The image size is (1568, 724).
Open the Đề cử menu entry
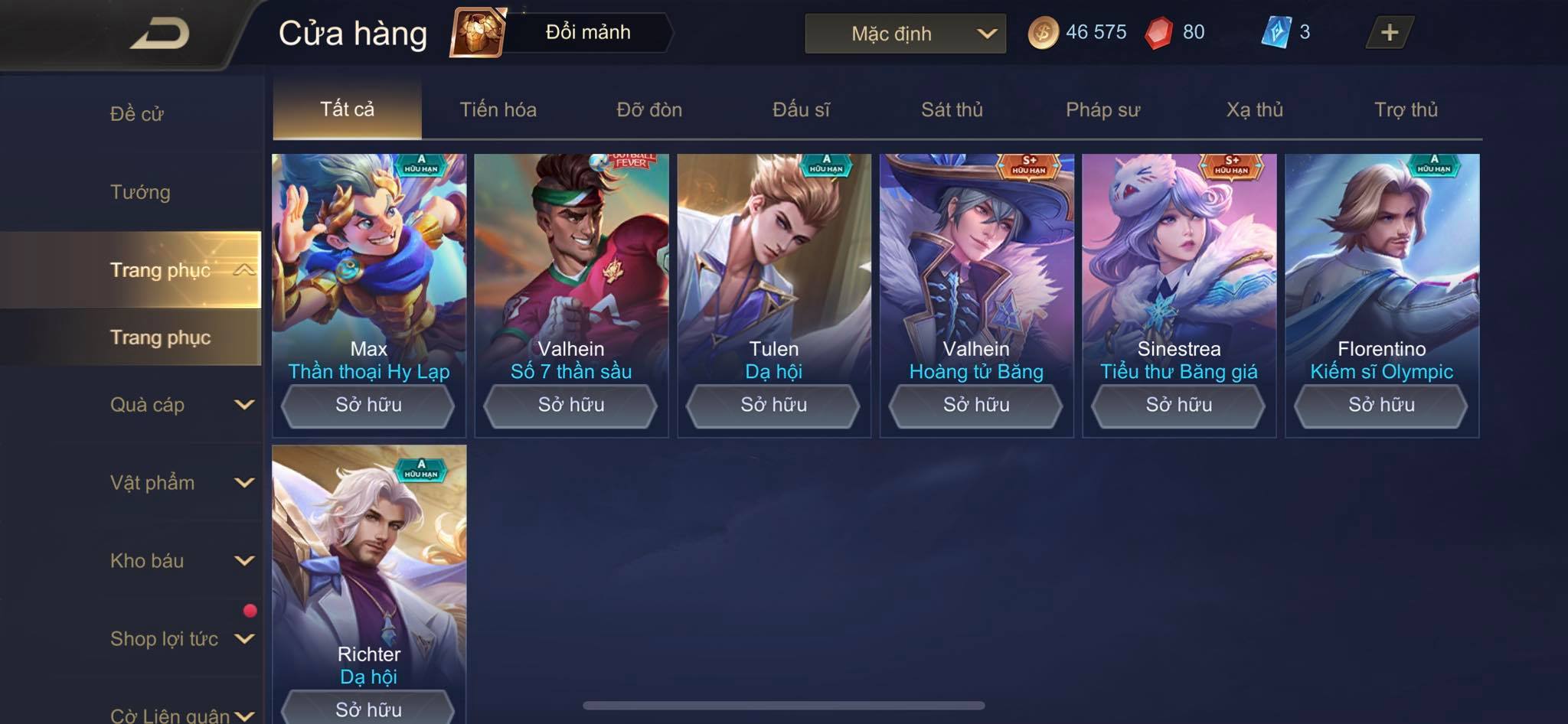tap(137, 114)
